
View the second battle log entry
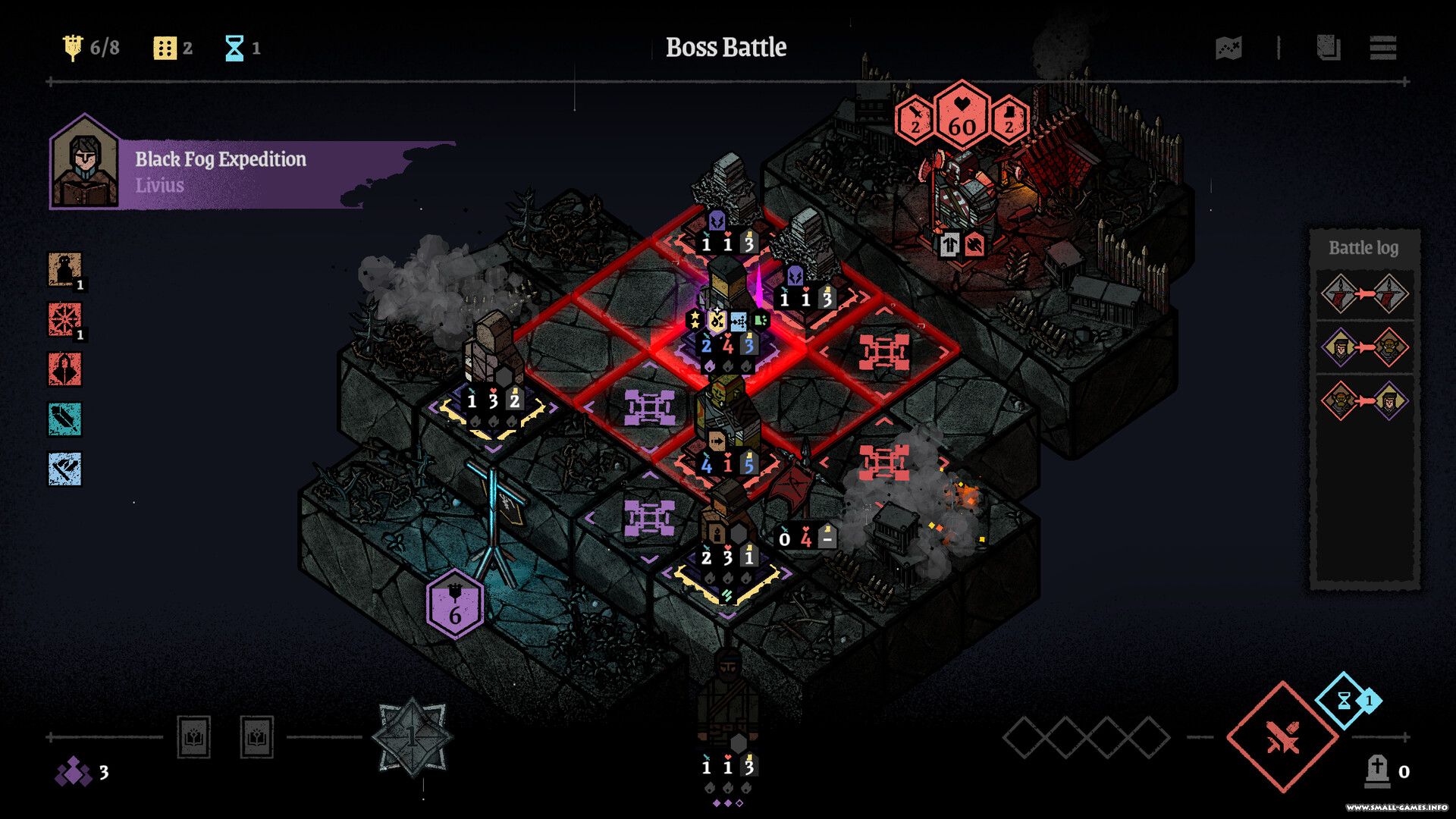[x=1364, y=347]
